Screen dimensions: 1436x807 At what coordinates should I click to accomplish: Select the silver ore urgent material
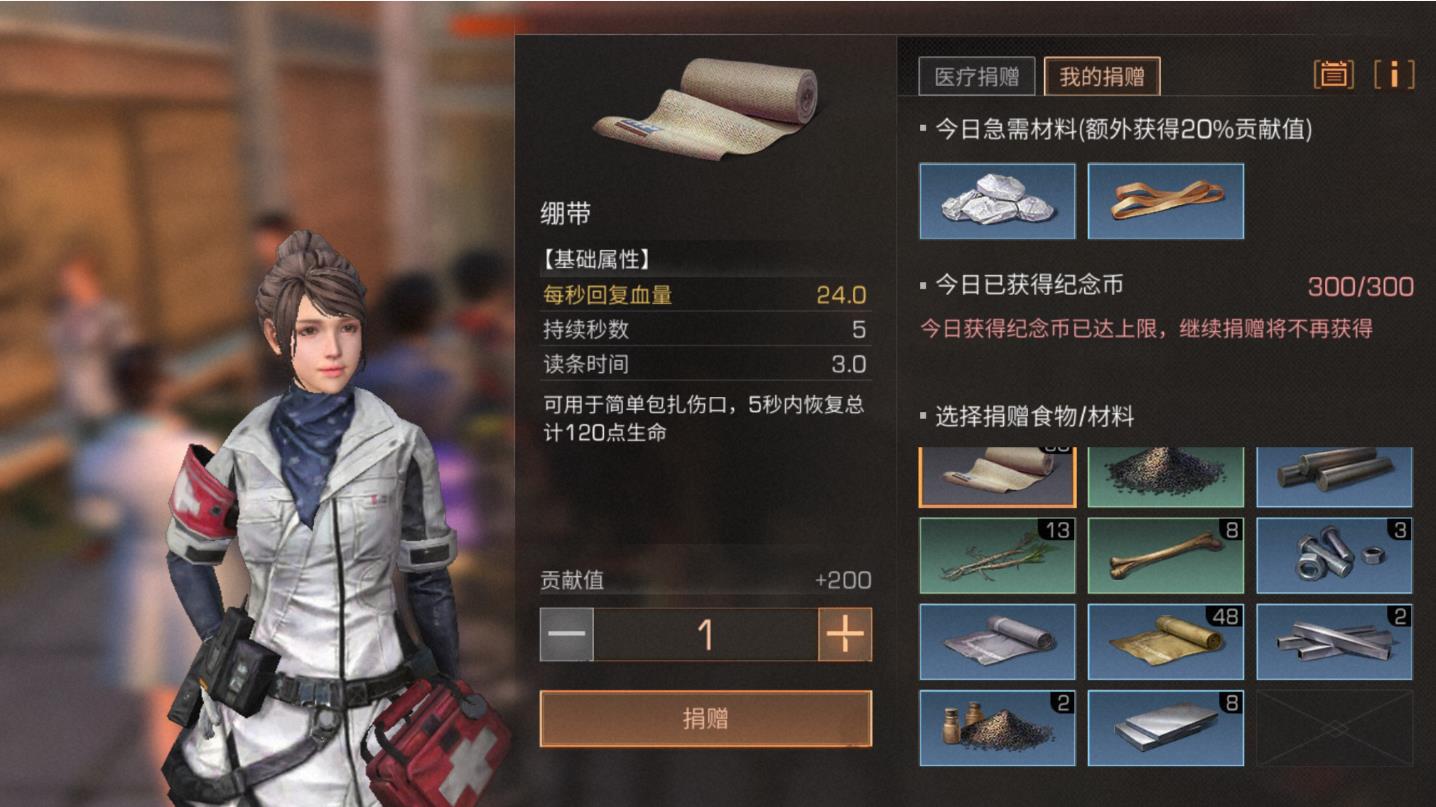(997, 201)
